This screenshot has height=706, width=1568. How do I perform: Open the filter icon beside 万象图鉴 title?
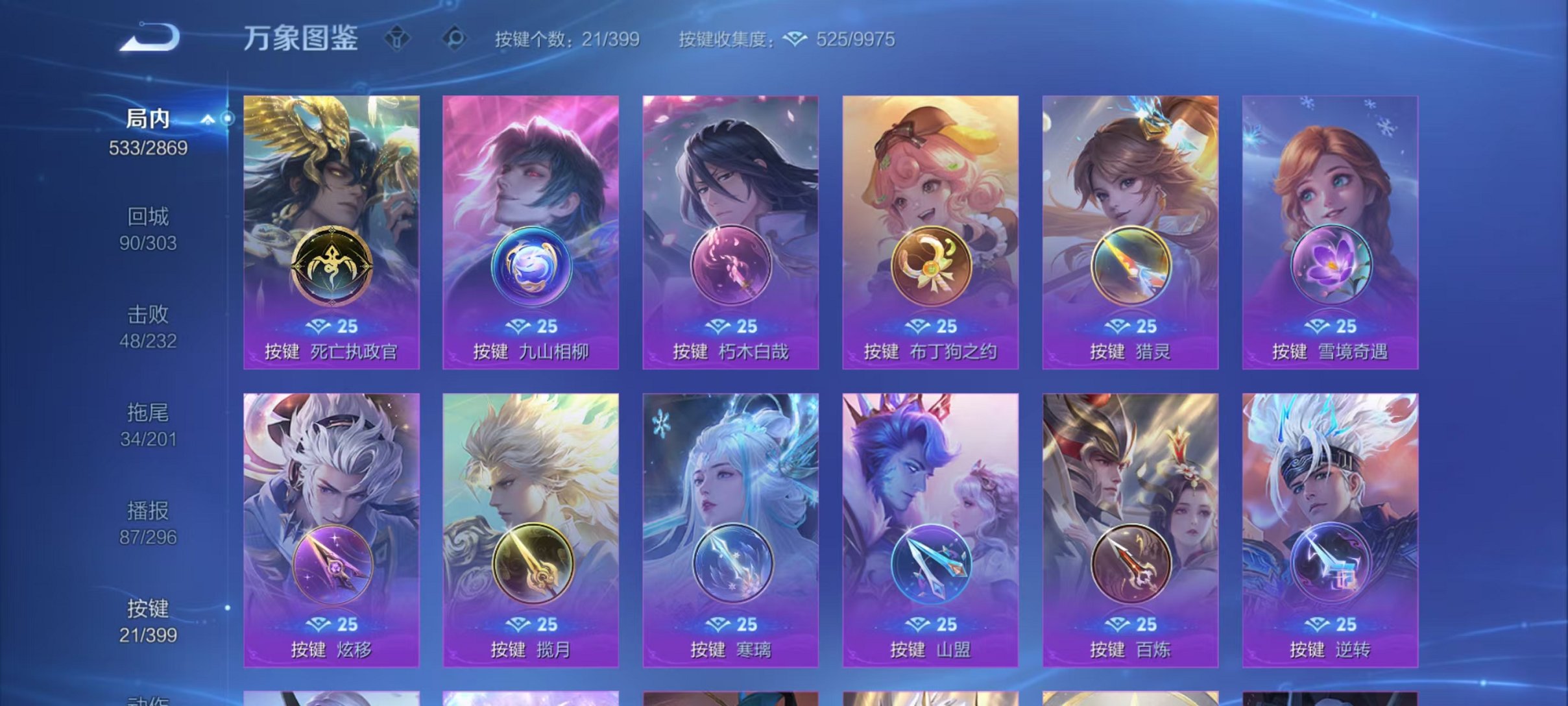(396, 39)
